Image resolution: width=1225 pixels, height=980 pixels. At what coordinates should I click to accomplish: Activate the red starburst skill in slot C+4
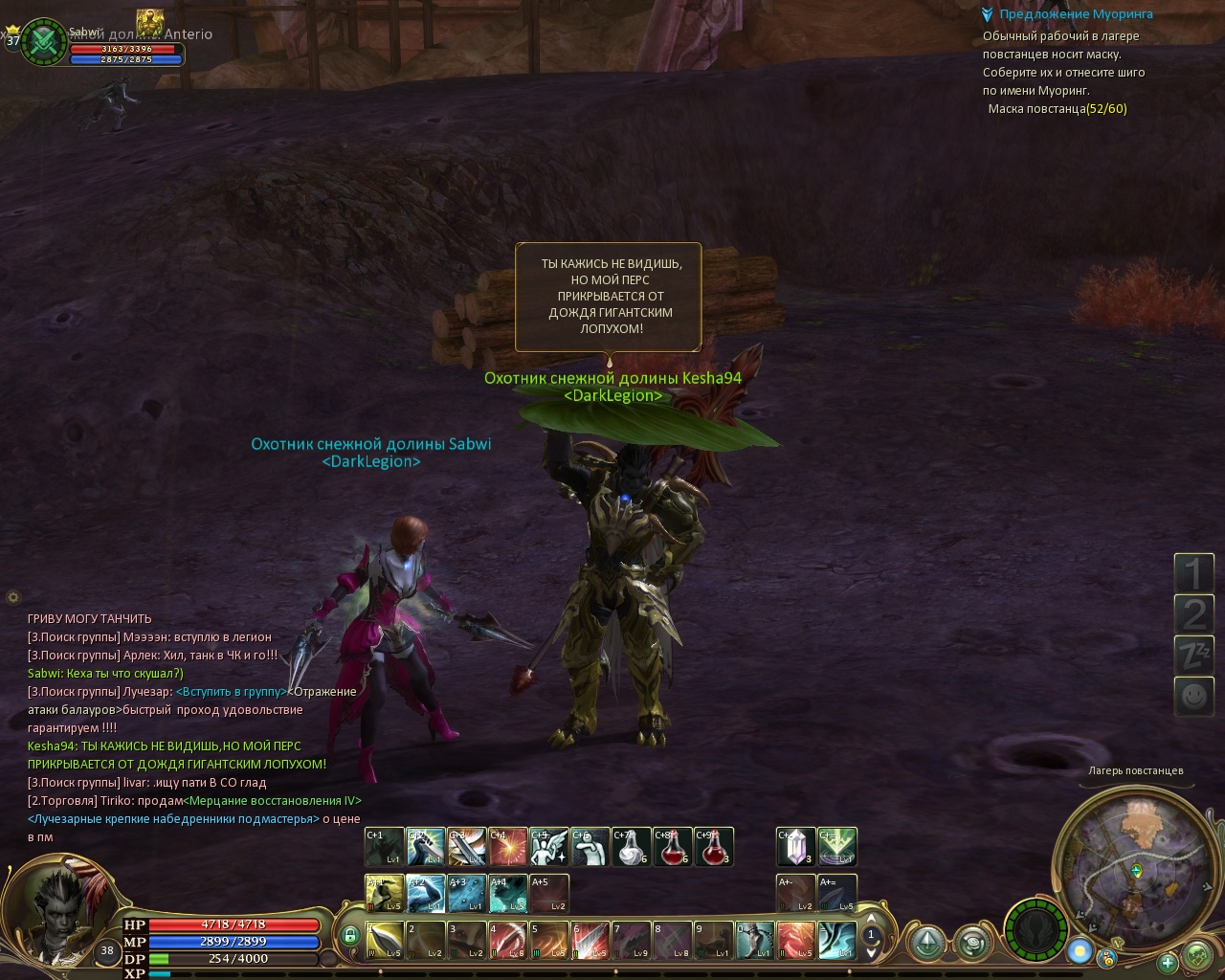[508, 846]
